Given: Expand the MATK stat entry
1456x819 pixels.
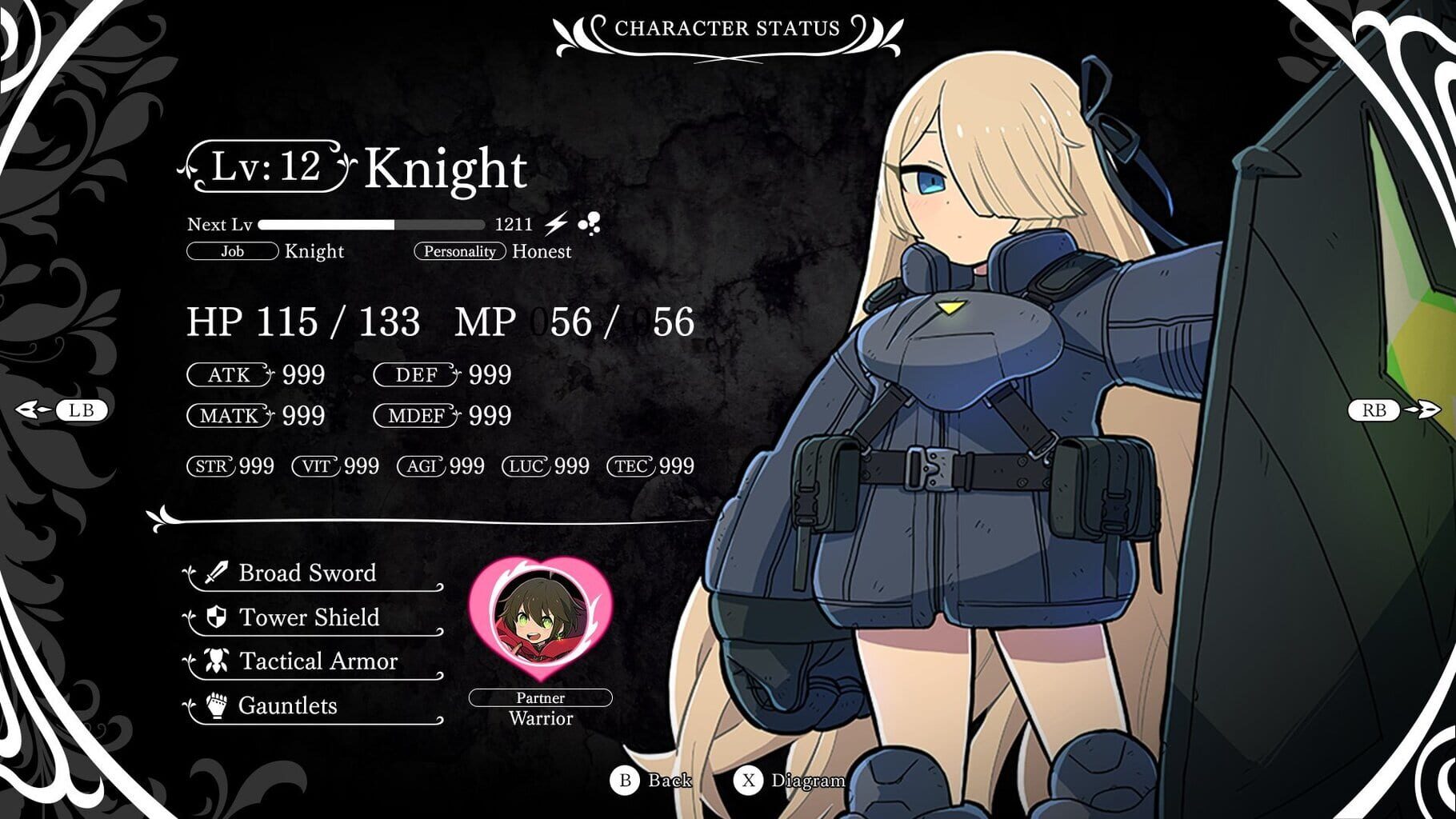Looking at the screenshot, I should coord(230,417).
